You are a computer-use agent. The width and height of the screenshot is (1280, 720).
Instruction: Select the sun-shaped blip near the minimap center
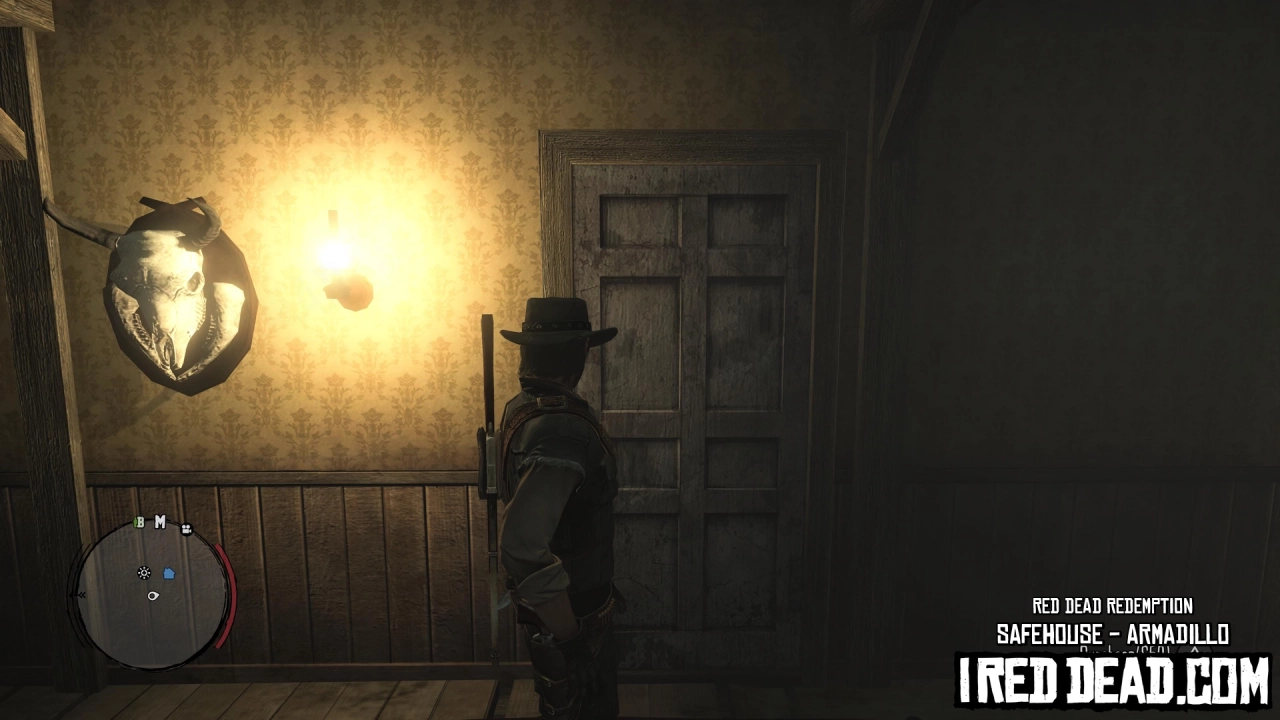[x=144, y=572]
